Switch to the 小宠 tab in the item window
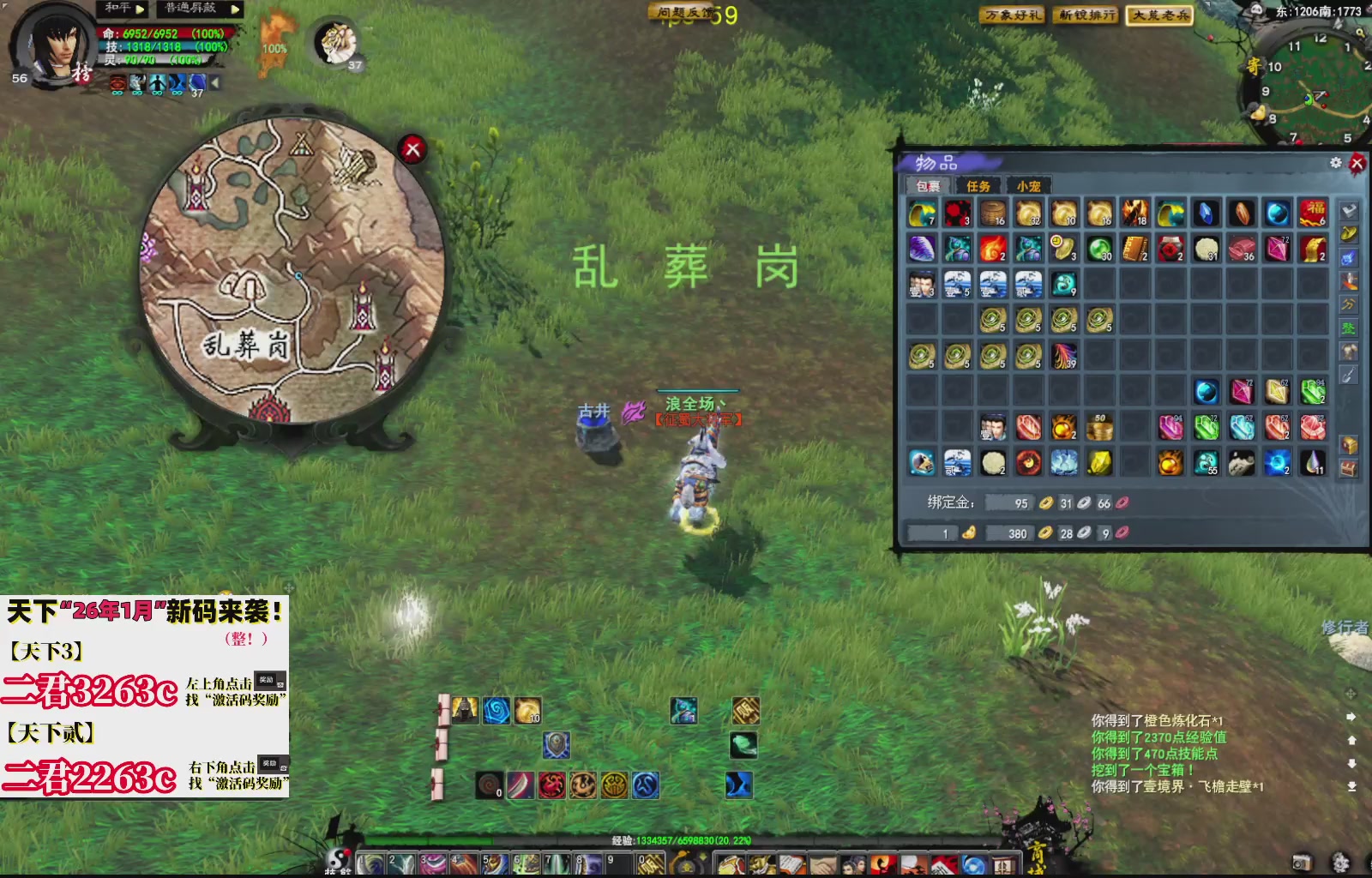This screenshot has width=1372, height=878. coord(1029,185)
